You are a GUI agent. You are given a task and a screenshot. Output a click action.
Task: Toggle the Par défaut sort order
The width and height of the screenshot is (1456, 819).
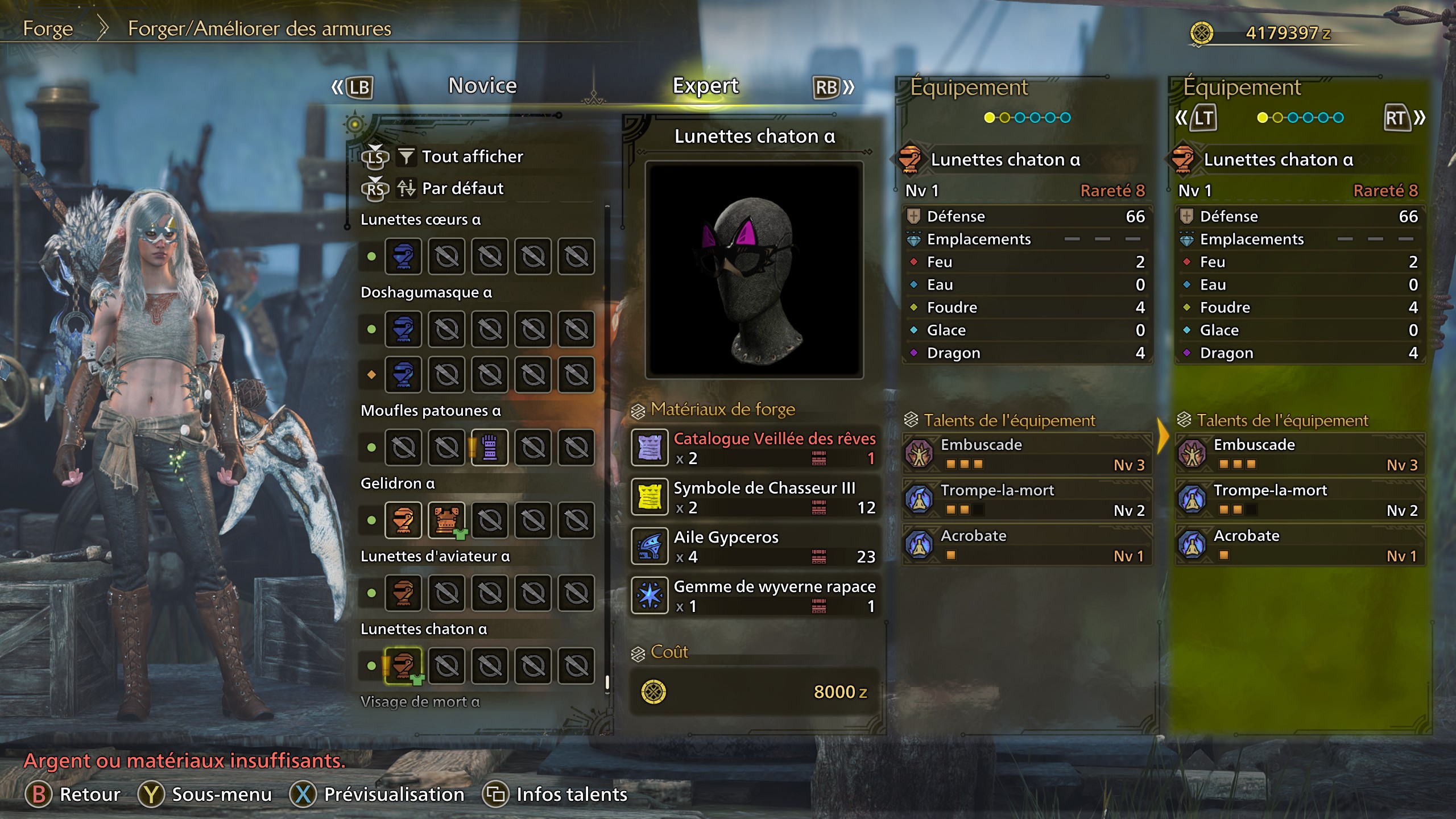(462, 188)
